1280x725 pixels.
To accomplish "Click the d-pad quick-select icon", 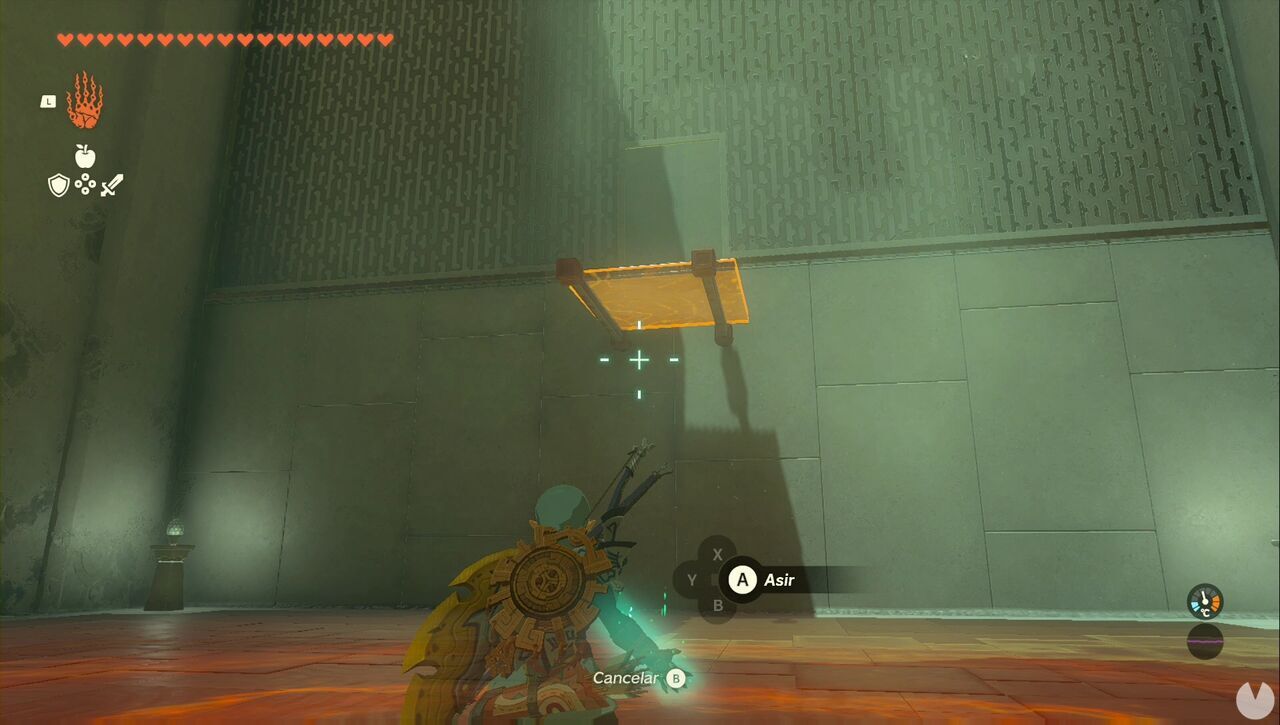I will [85, 186].
